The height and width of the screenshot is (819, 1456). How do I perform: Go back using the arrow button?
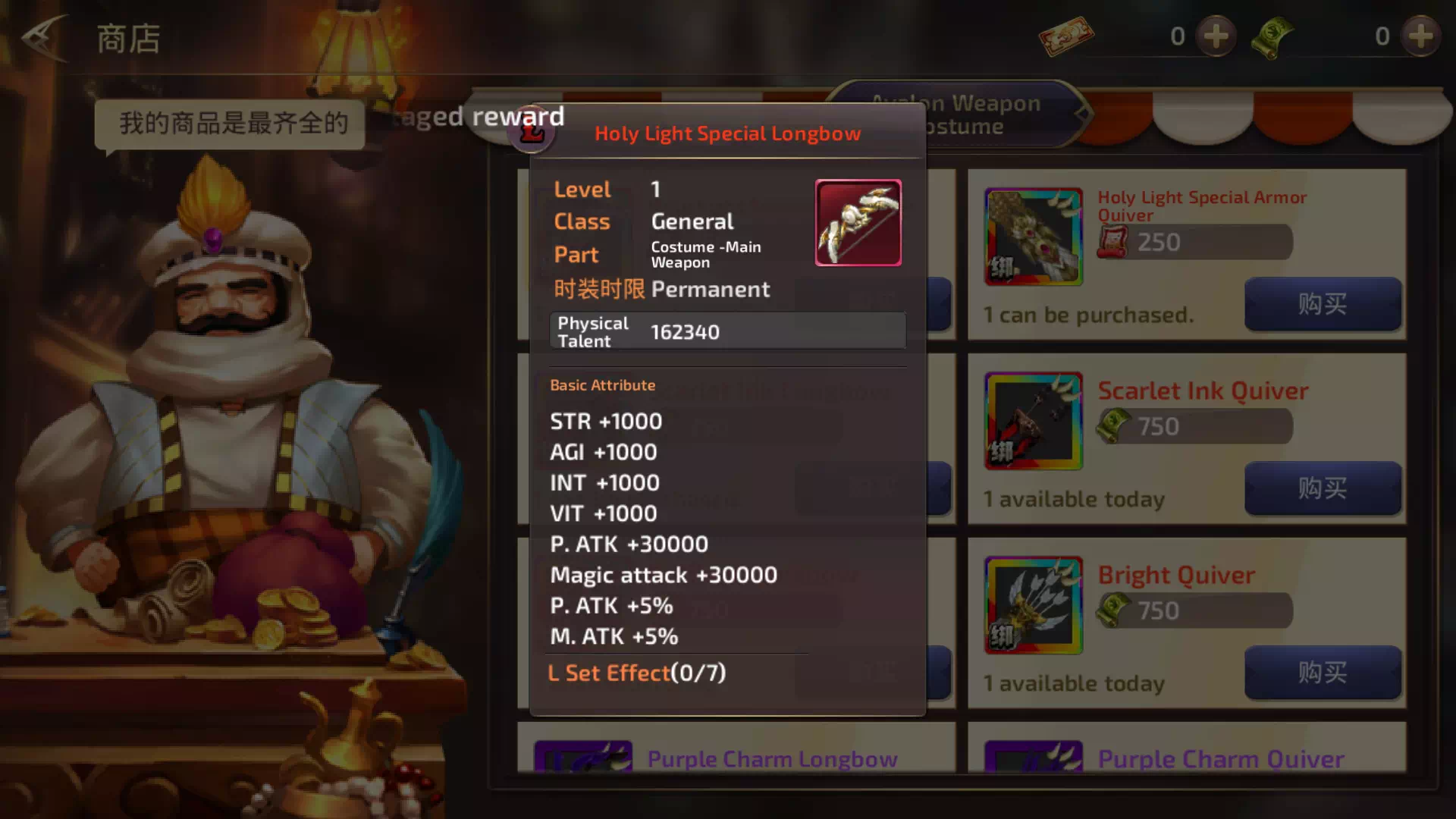point(44,38)
